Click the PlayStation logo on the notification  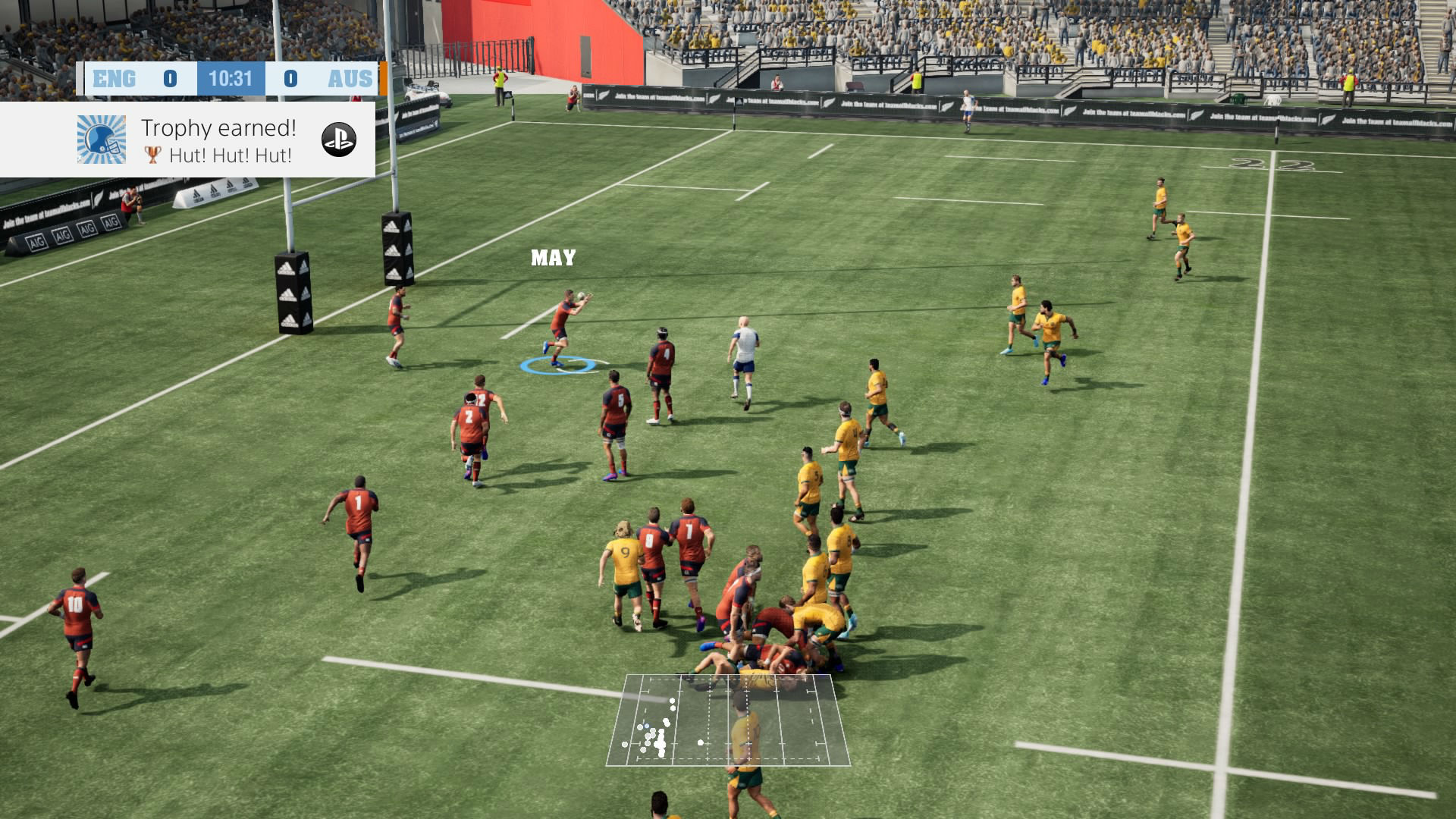tap(339, 140)
